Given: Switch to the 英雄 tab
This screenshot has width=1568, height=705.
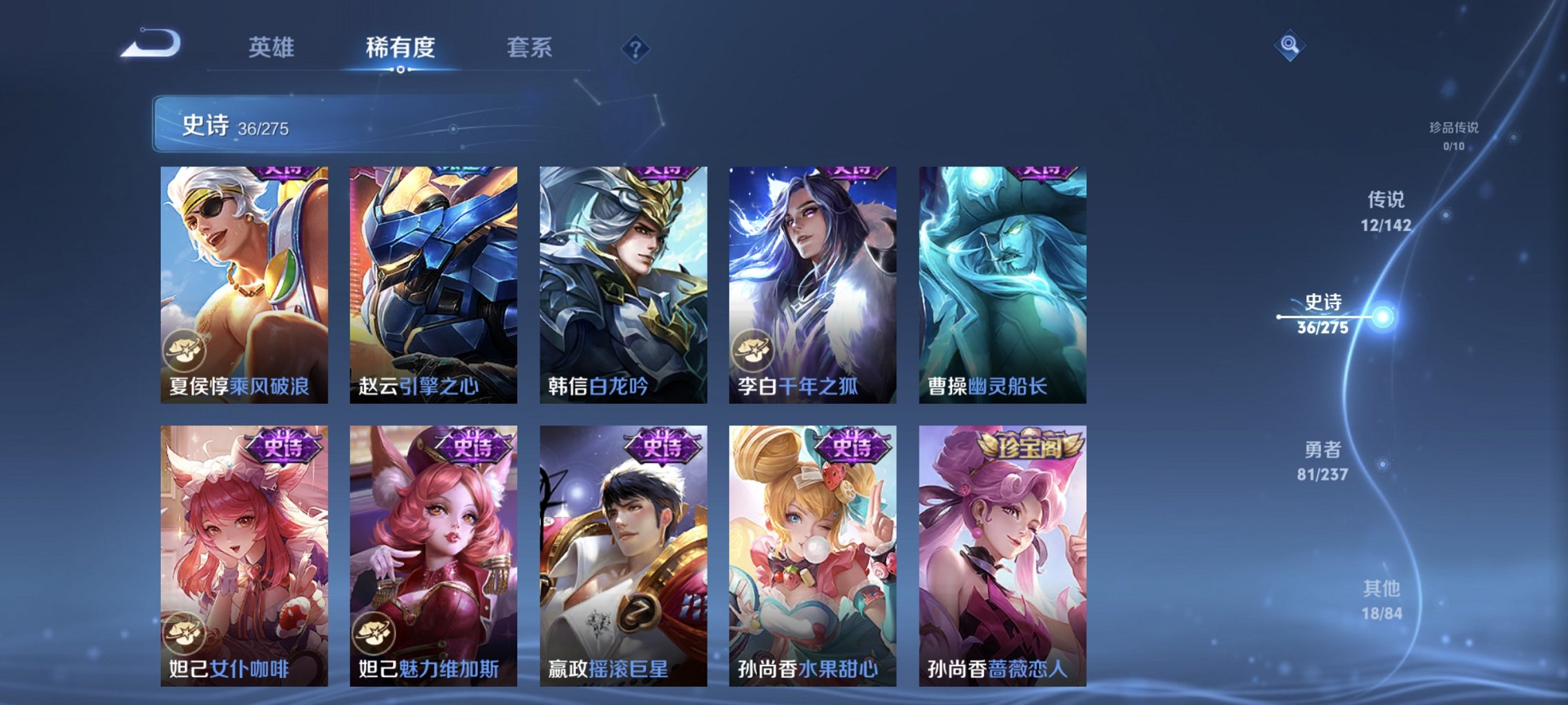Looking at the screenshot, I should (x=272, y=48).
